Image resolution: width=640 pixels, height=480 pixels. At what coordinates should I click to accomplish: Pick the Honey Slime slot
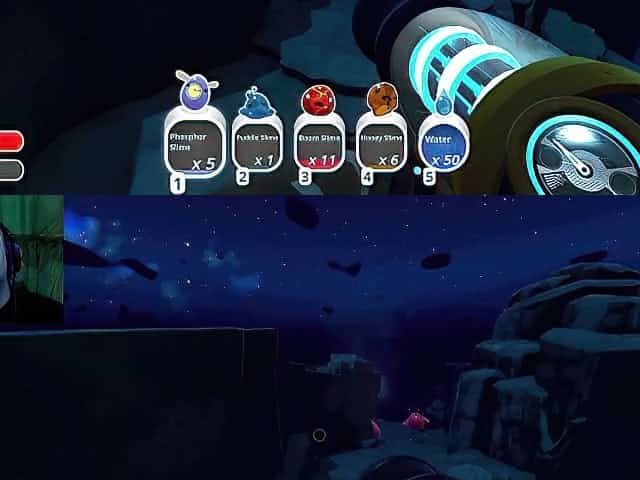point(380,143)
